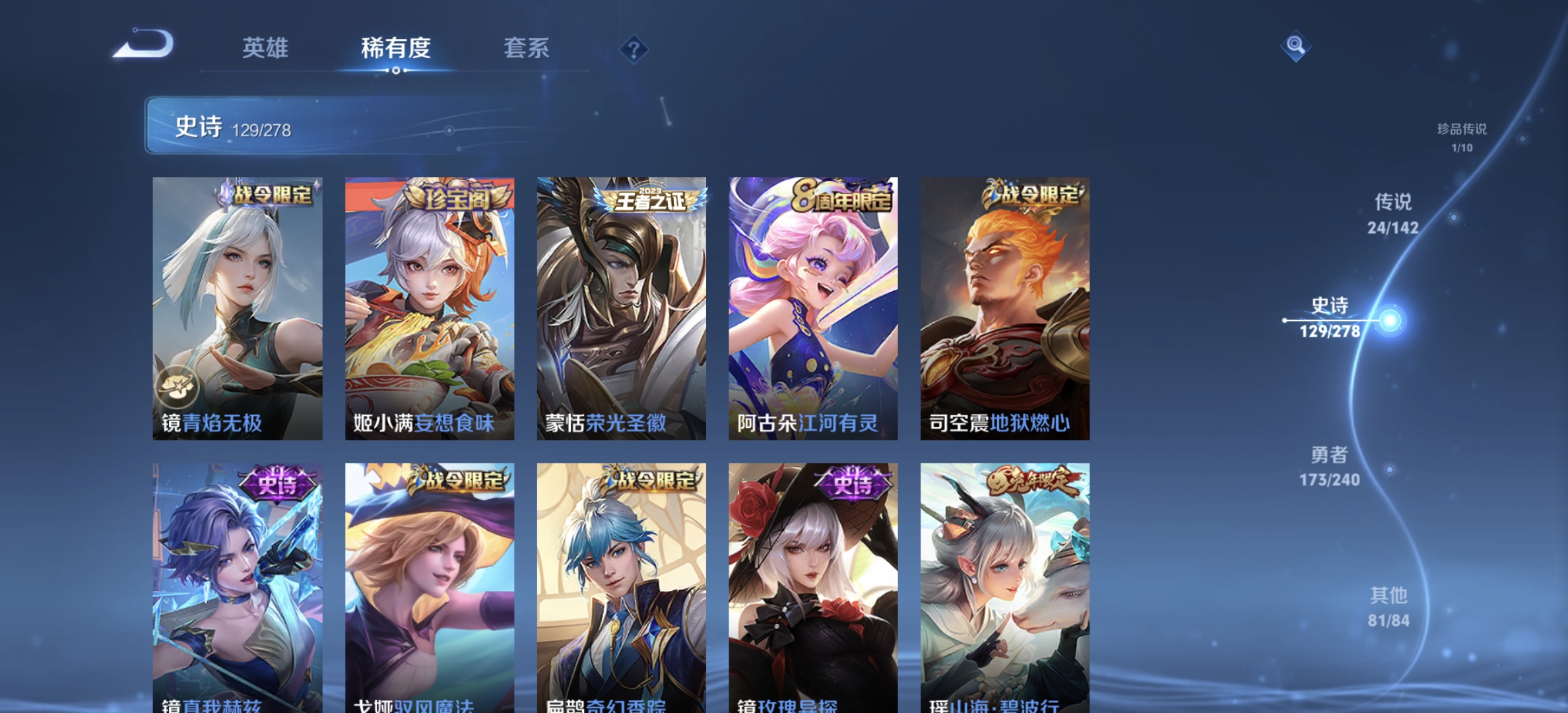This screenshot has height=713, width=1568.
Task: Switch to the 套系 tab
Action: (527, 48)
